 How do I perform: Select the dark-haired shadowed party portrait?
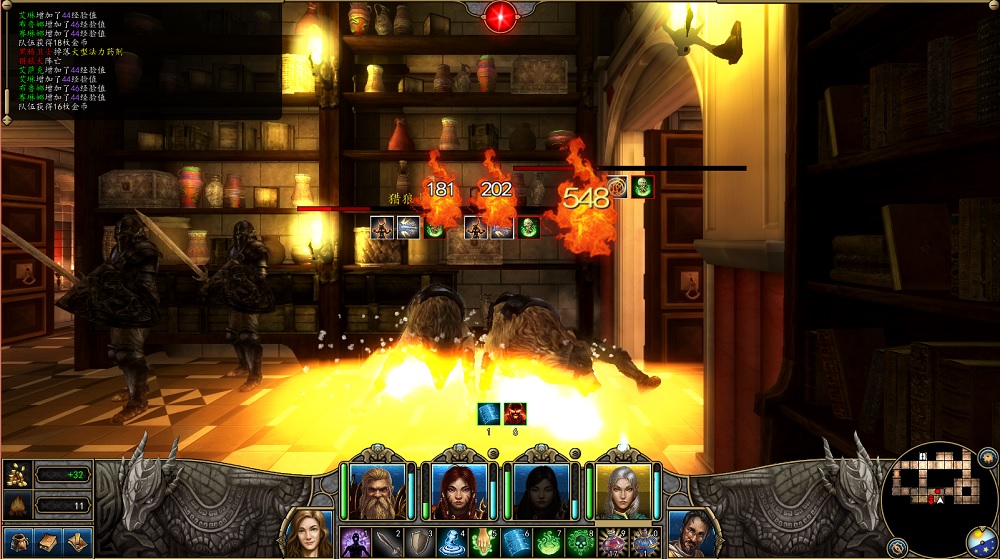point(541,490)
